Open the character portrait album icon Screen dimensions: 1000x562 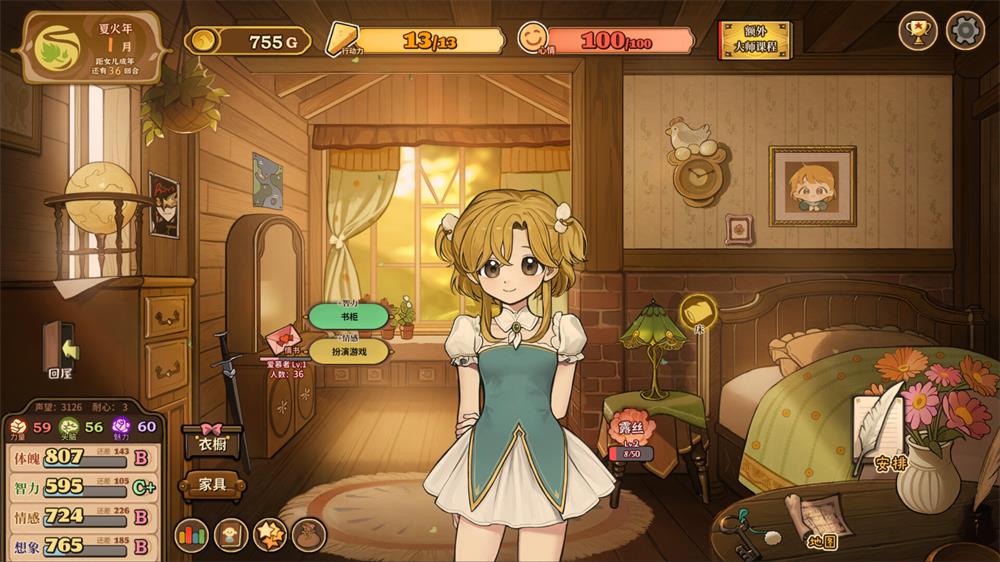tap(231, 535)
